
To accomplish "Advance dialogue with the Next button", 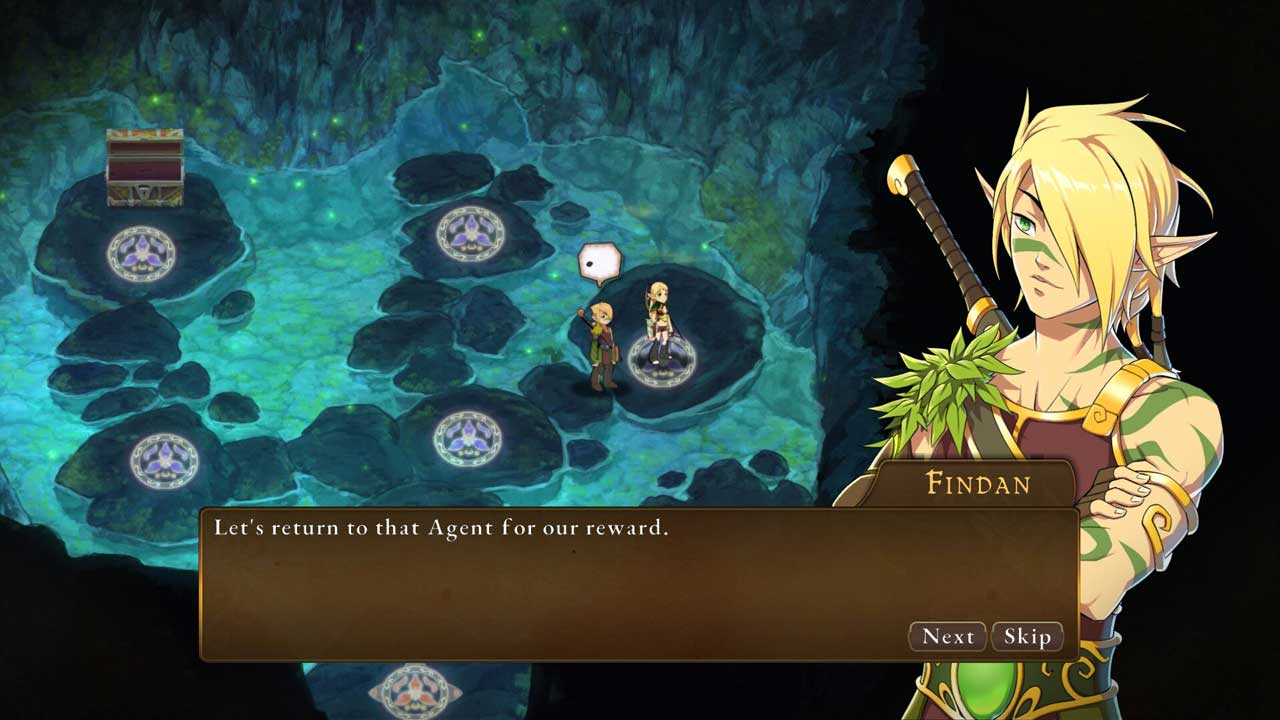I will coord(947,637).
